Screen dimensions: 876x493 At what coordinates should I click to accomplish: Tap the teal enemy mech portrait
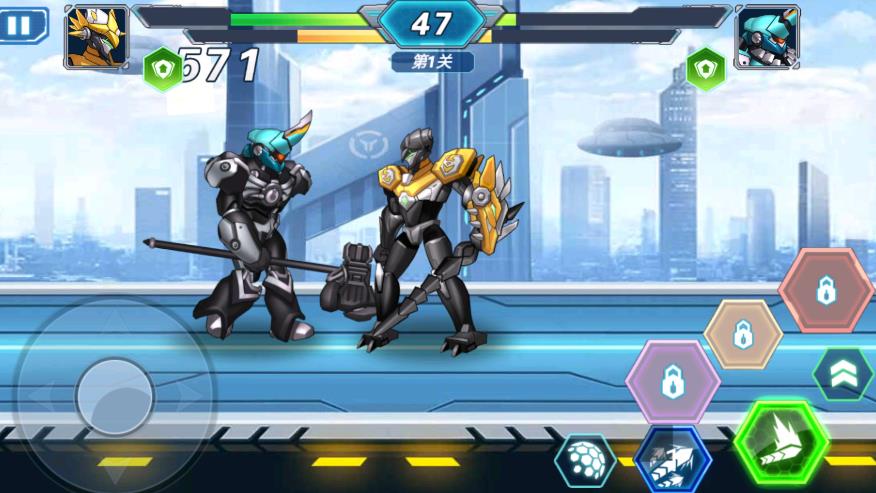pyautogui.click(x=767, y=37)
